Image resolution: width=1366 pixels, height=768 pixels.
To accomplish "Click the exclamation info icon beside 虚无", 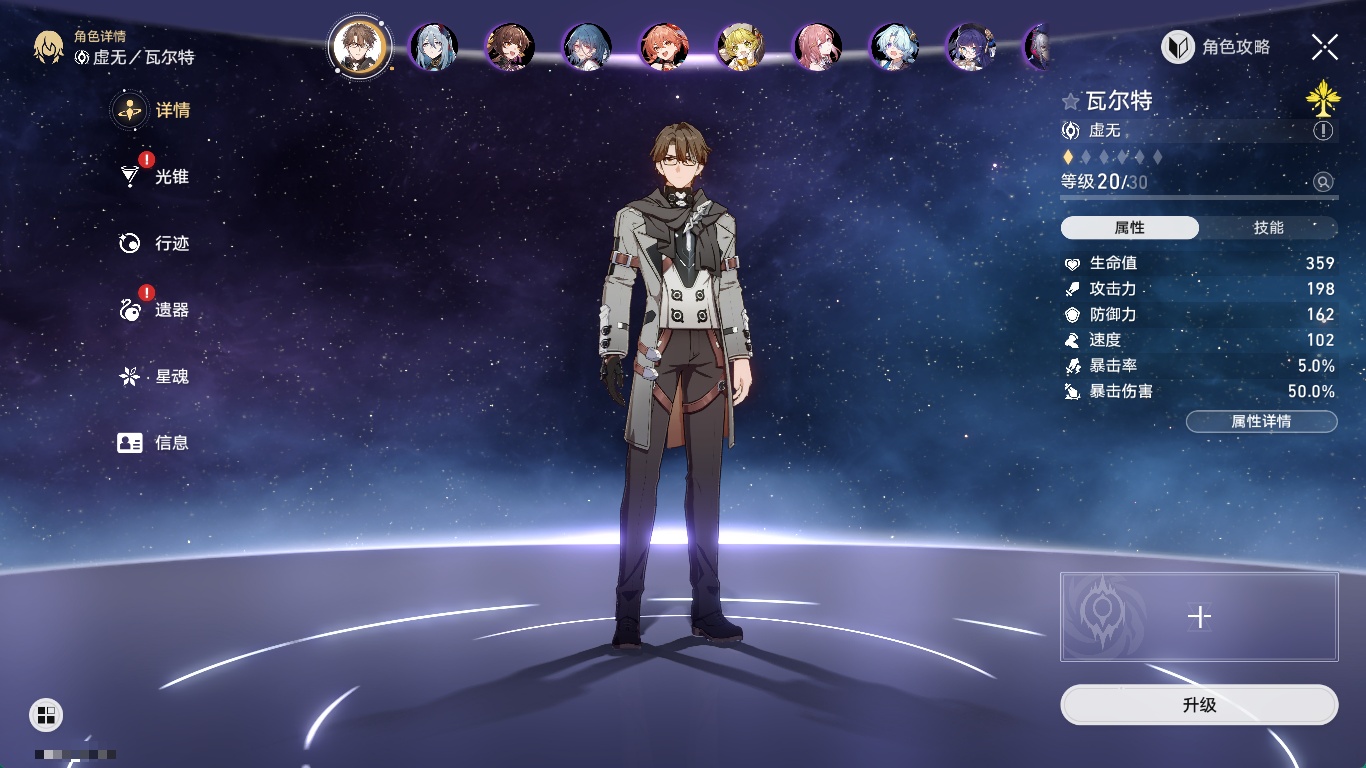I will (1323, 131).
